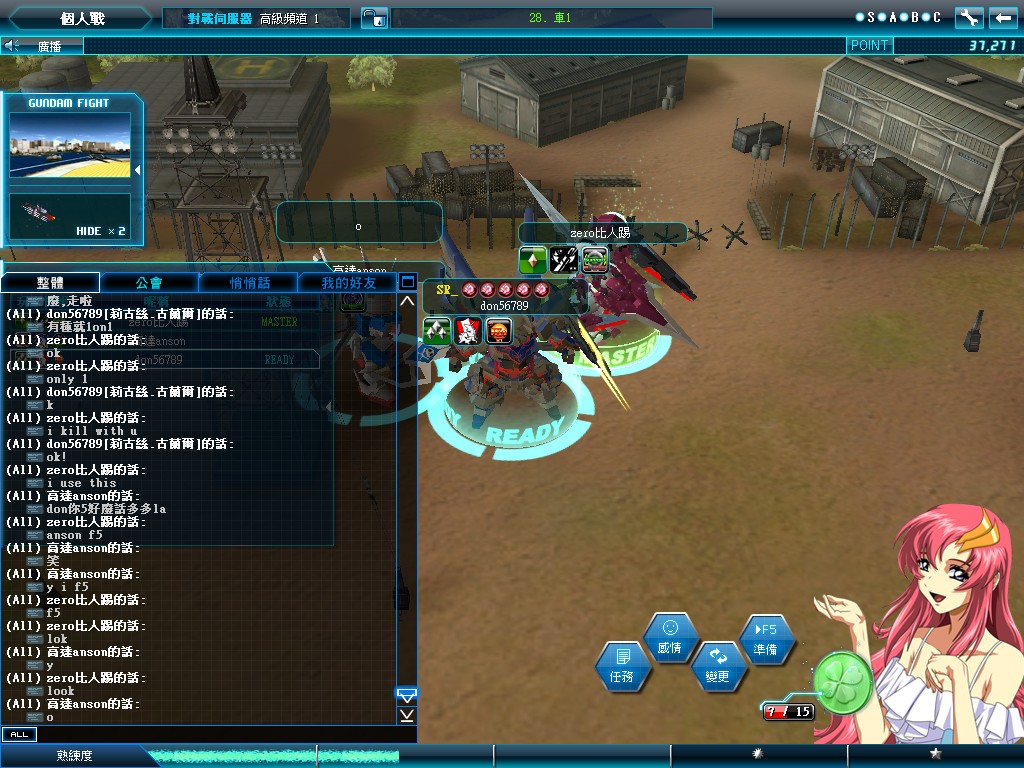The height and width of the screenshot is (768, 1024).
Task: Click the chat scroll-up arrow
Action: 407,300
